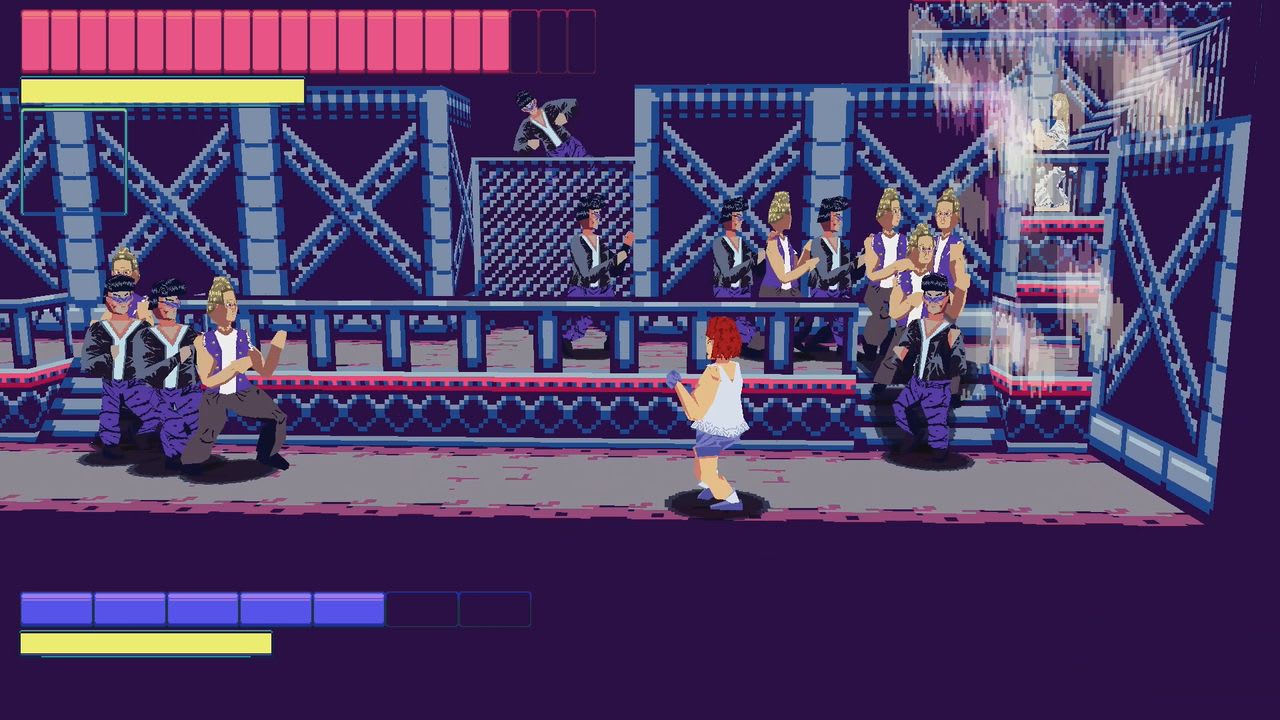
Task: Click the fifth filled blue segment in the bottom meter
Action: click(345, 605)
